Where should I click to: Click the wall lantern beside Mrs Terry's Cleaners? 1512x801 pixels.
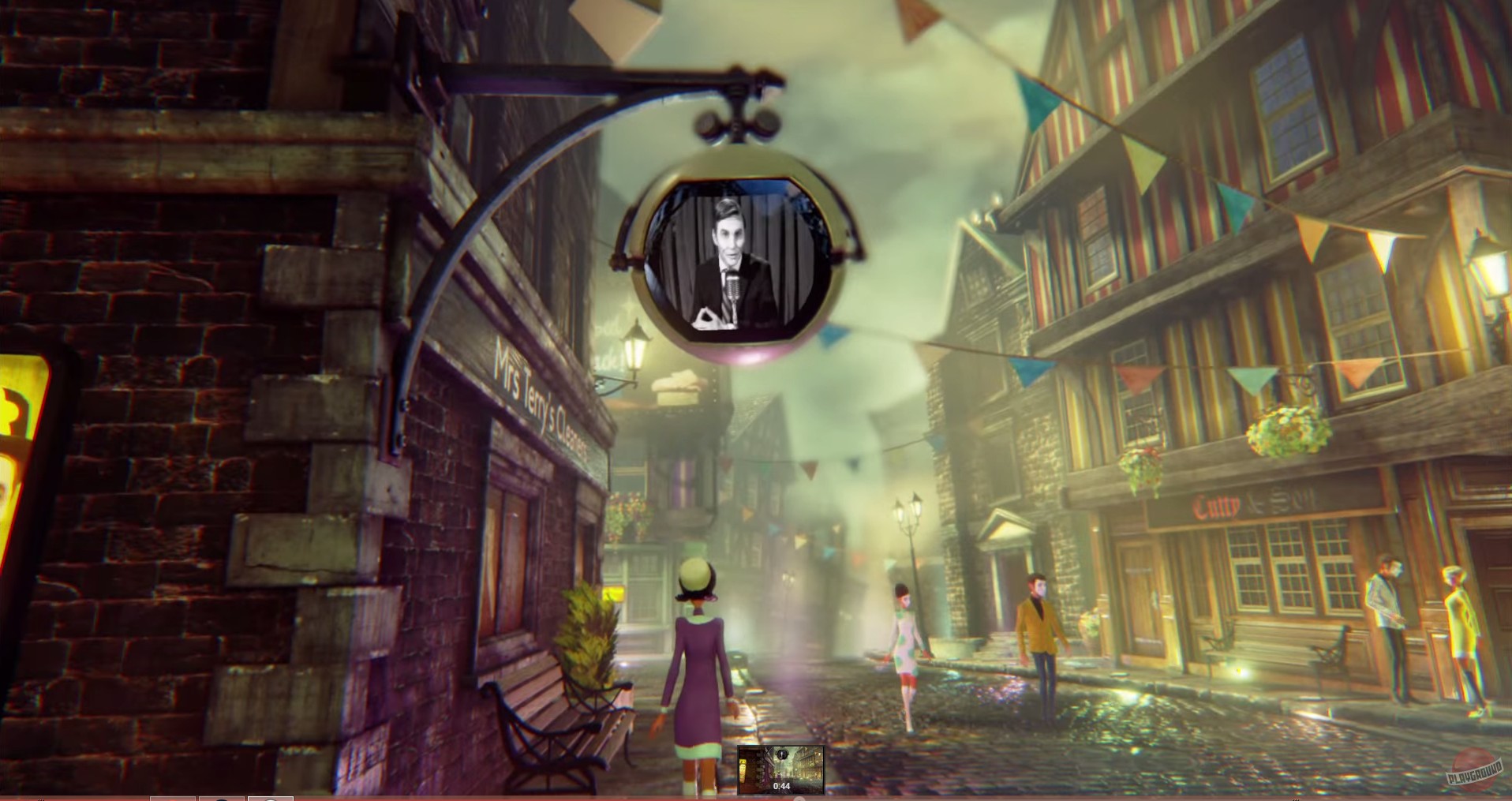635,347
